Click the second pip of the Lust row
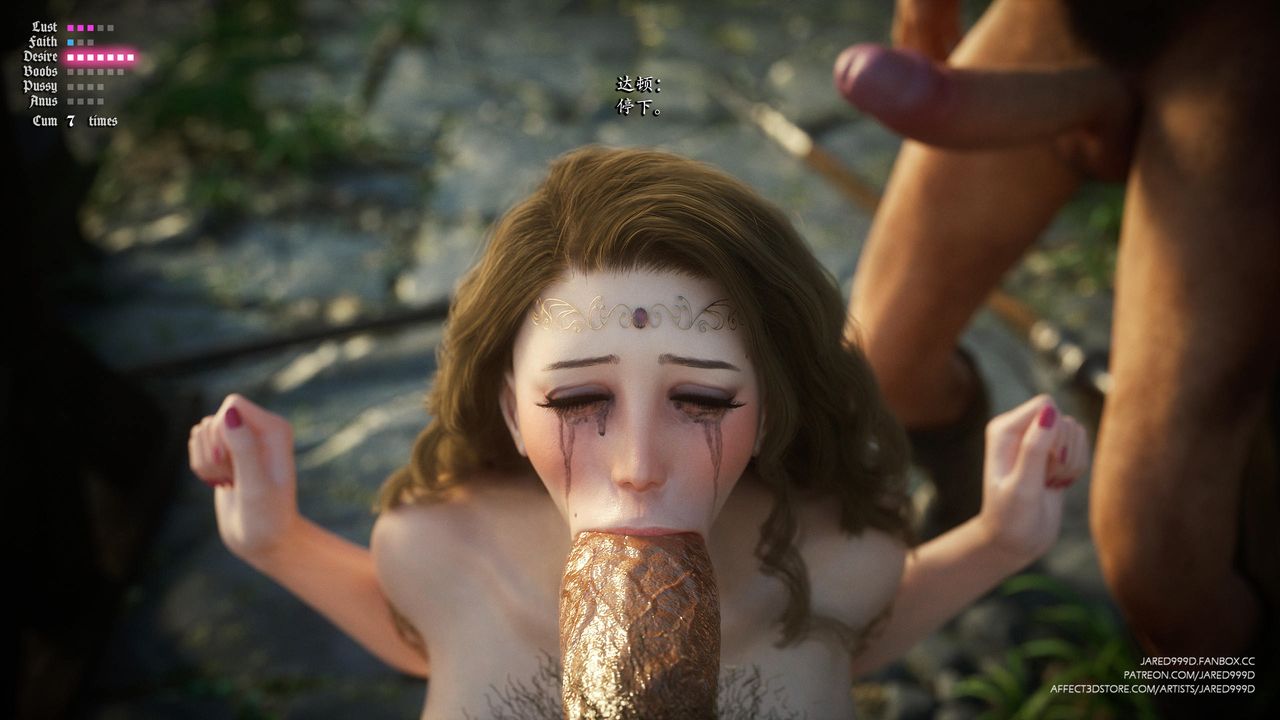This screenshot has width=1280, height=720. click(x=80, y=28)
